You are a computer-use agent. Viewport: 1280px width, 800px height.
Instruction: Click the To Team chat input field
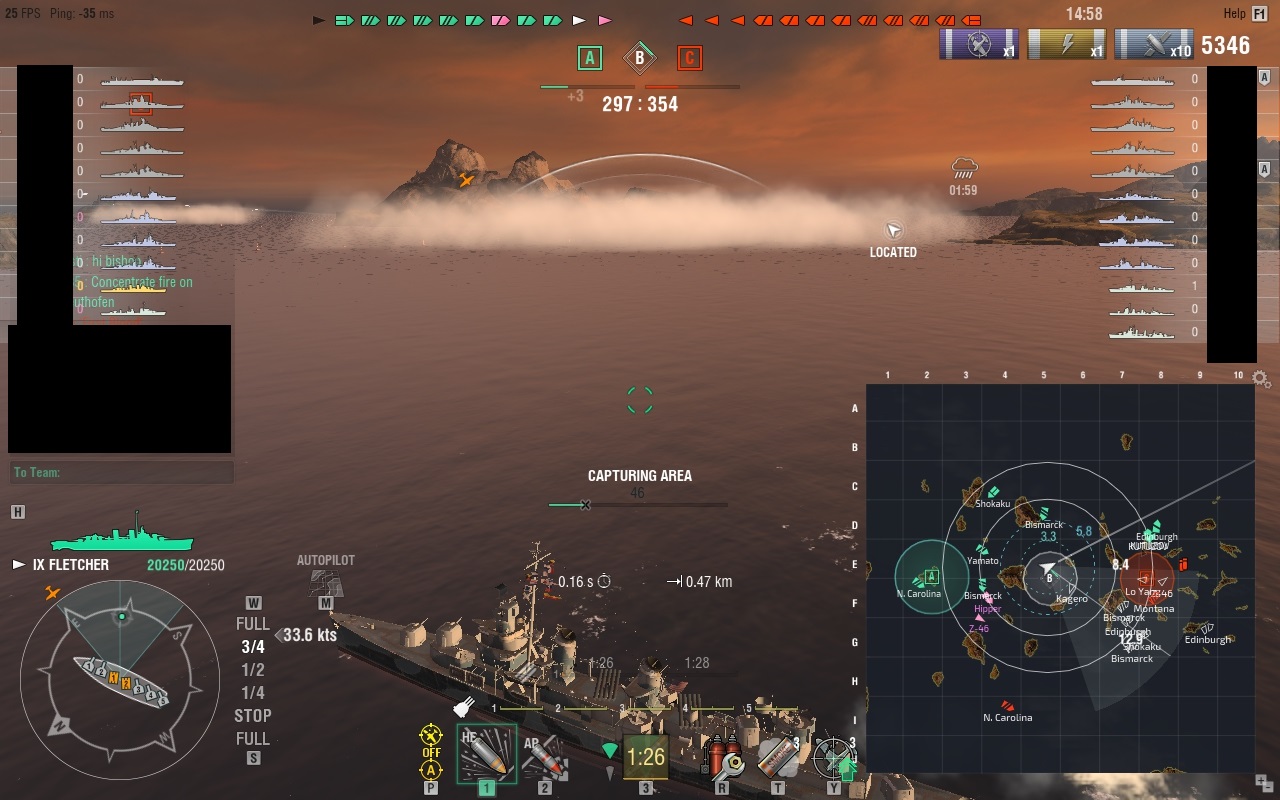pyautogui.click(x=120, y=472)
